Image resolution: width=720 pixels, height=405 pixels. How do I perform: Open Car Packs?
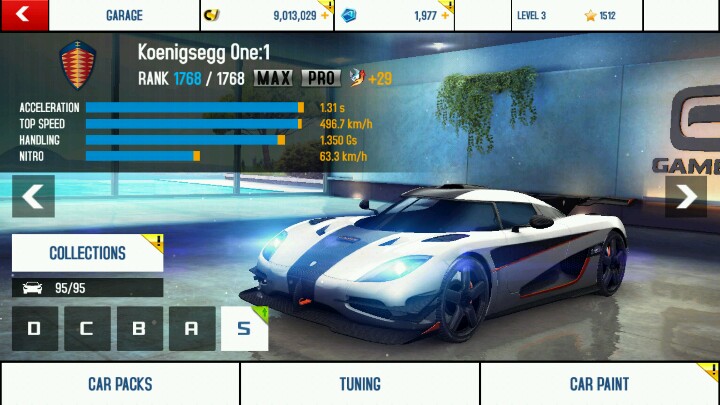120,384
